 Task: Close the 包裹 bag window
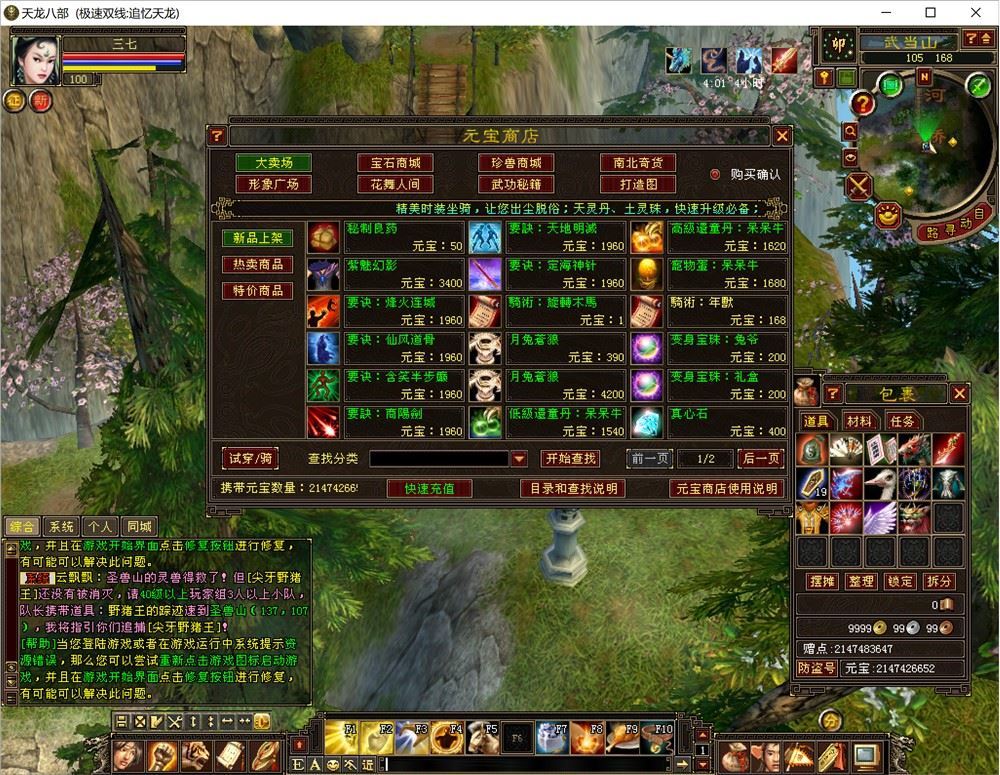(959, 394)
